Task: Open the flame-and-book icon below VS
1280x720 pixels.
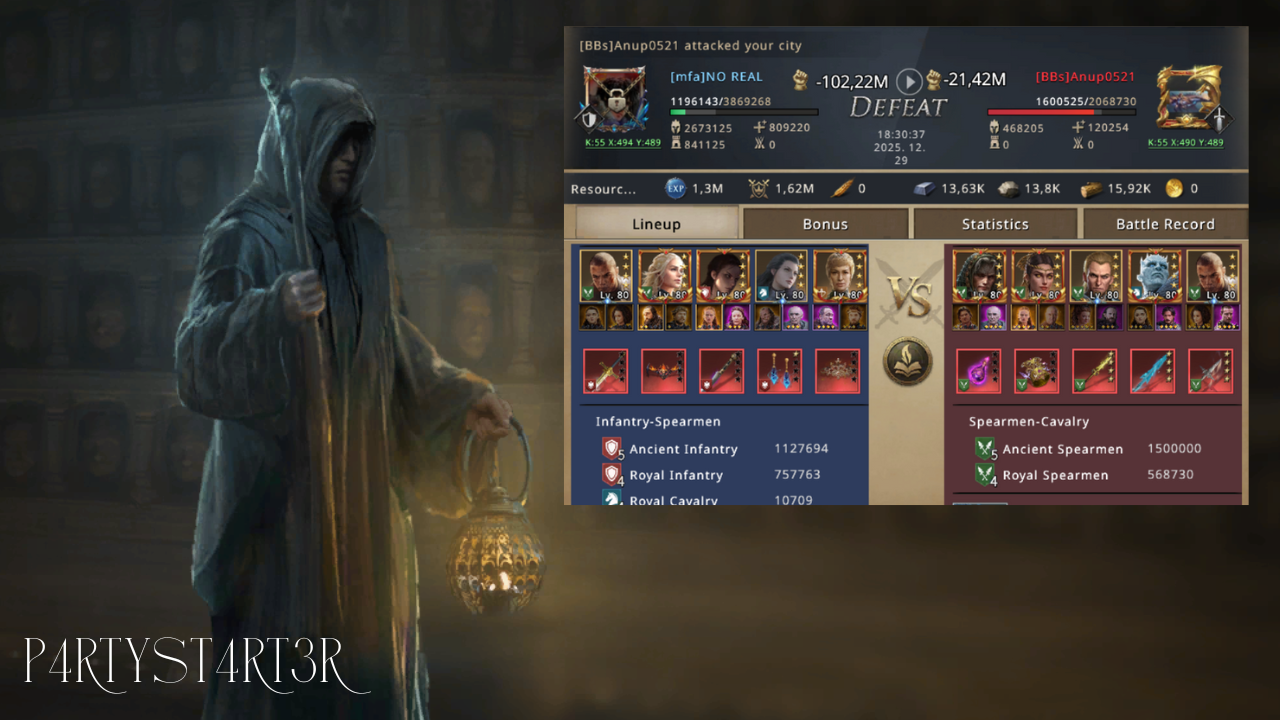Action: [907, 361]
